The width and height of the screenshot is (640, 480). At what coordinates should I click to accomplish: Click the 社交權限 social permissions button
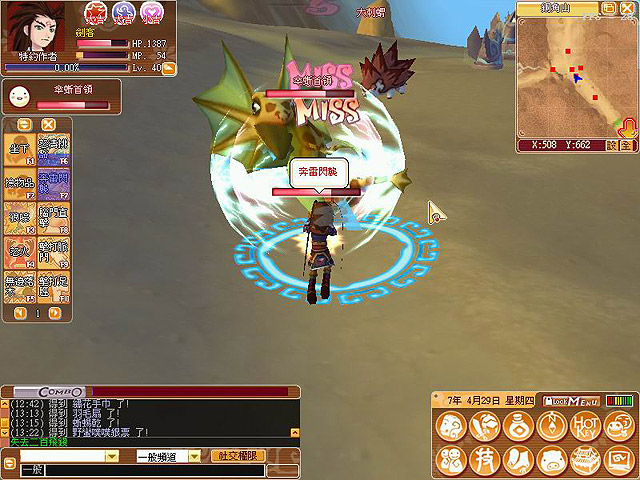(x=238, y=455)
